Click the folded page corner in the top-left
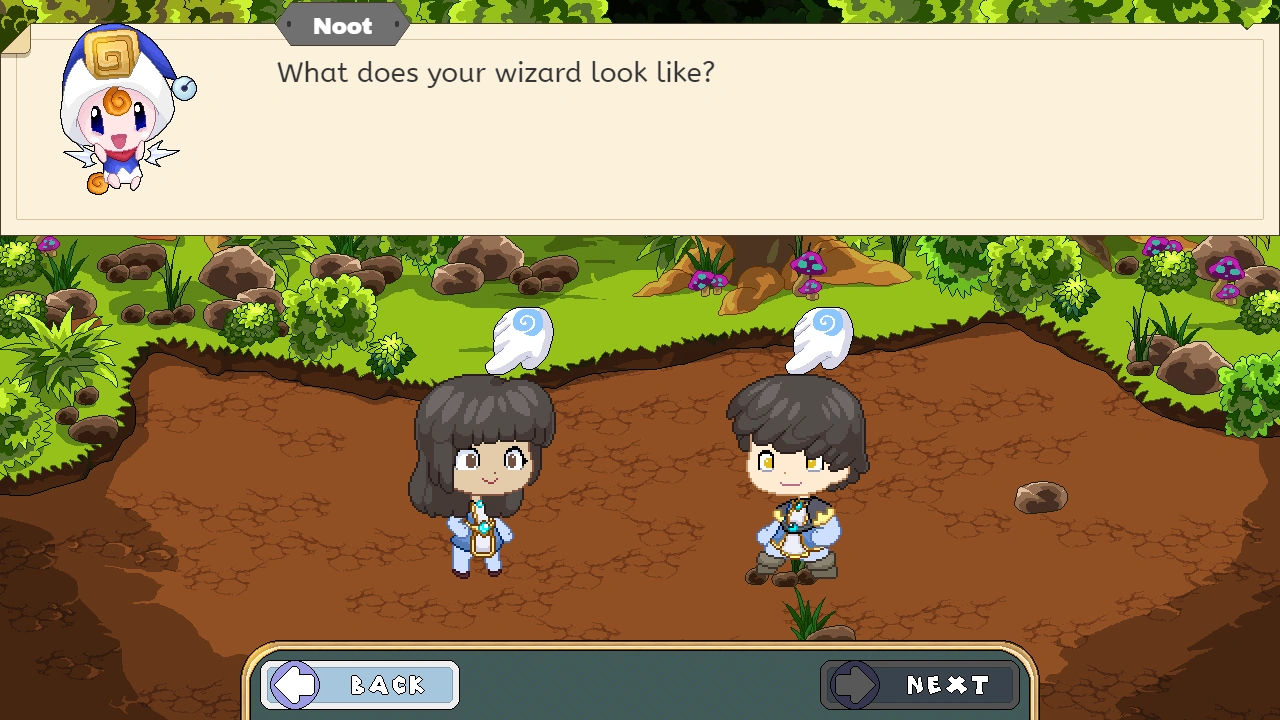Image resolution: width=1280 pixels, height=720 pixels. (15, 40)
